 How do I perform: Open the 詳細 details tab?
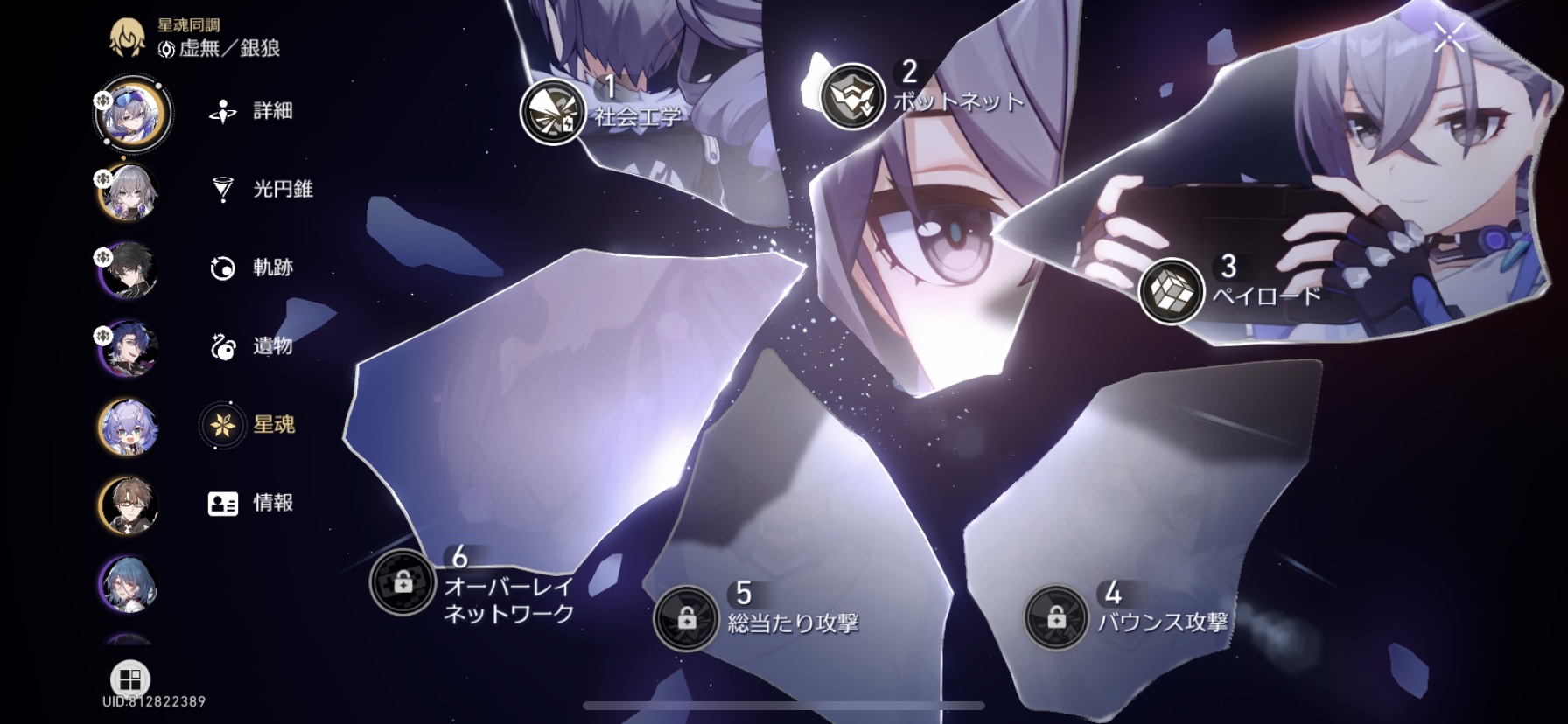pos(252,111)
